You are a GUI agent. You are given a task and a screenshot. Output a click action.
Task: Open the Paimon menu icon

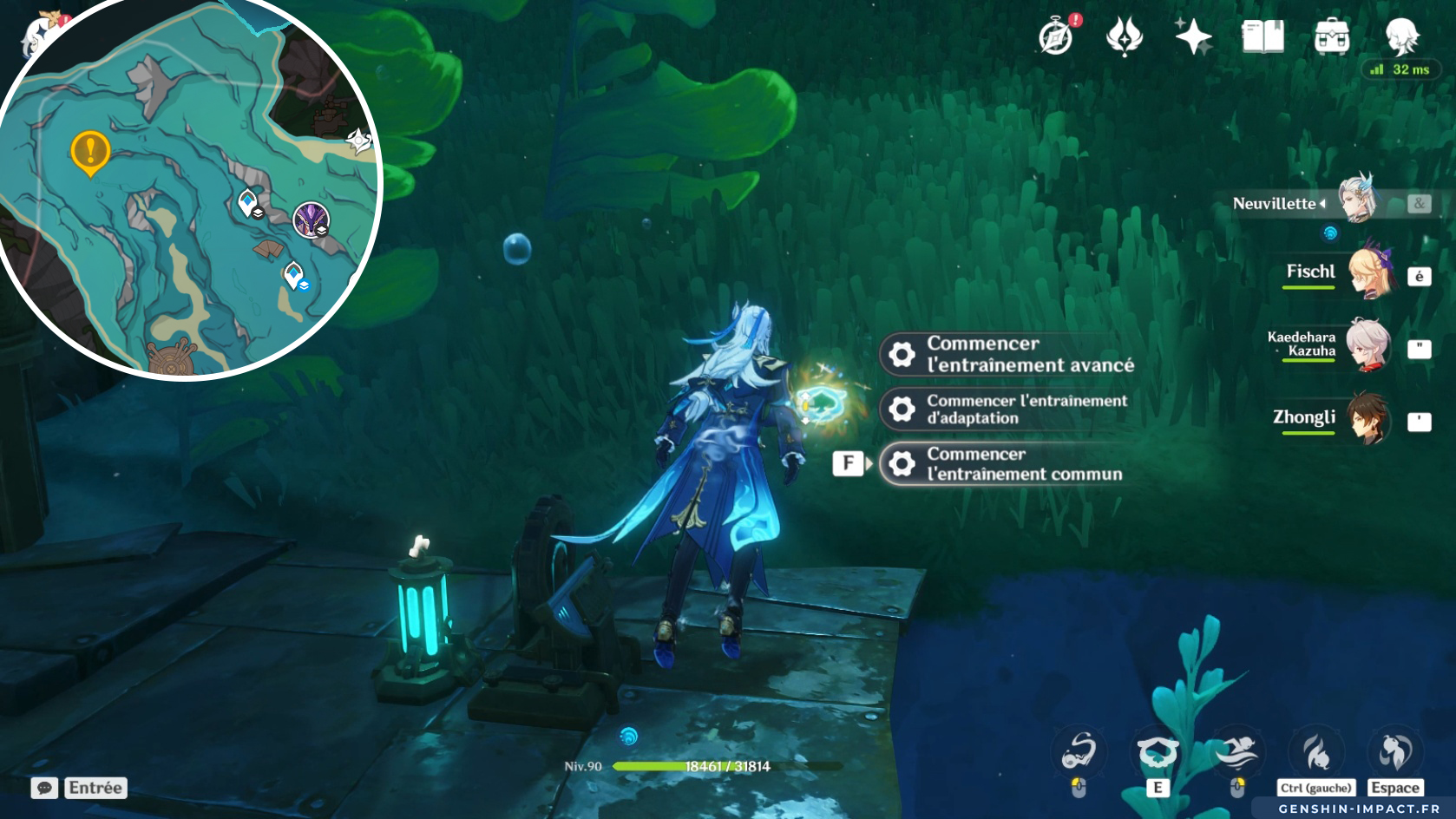(x=40, y=35)
